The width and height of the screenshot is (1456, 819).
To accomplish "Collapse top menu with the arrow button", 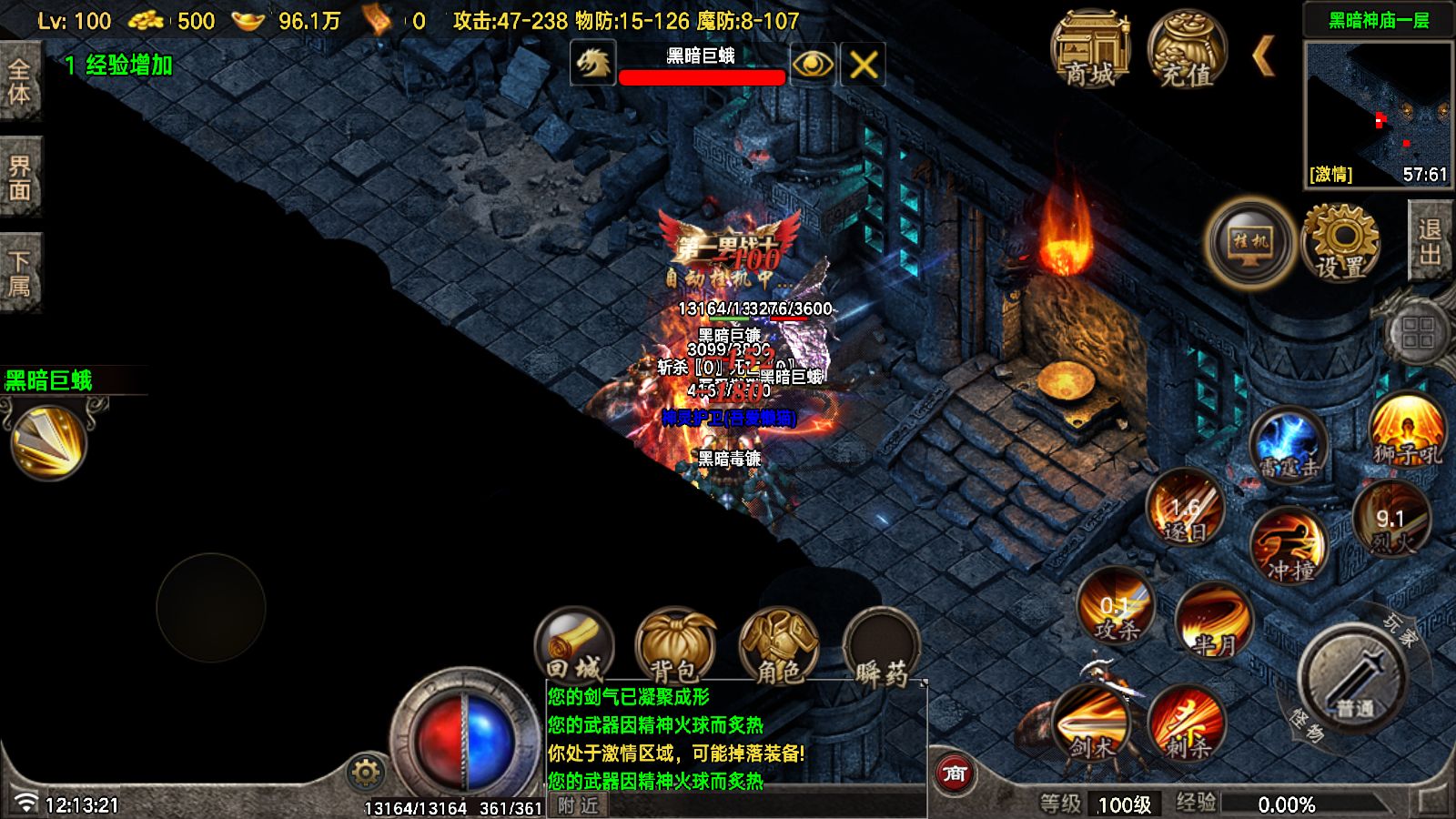I will point(1263,56).
